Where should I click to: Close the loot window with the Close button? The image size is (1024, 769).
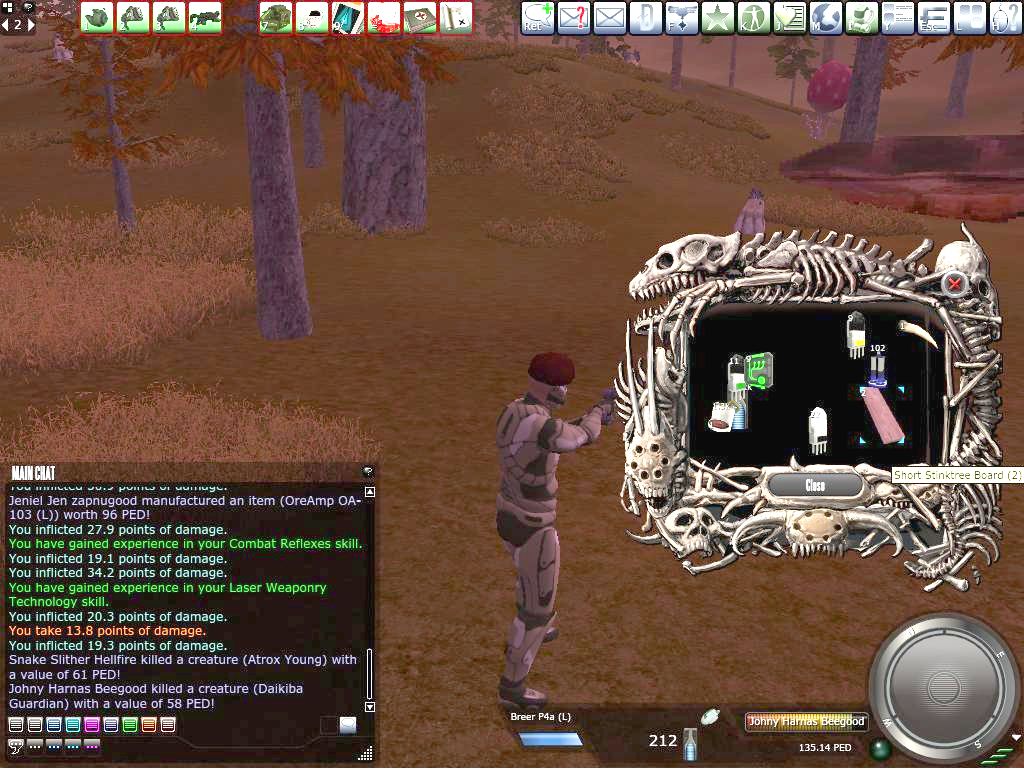click(815, 486)
